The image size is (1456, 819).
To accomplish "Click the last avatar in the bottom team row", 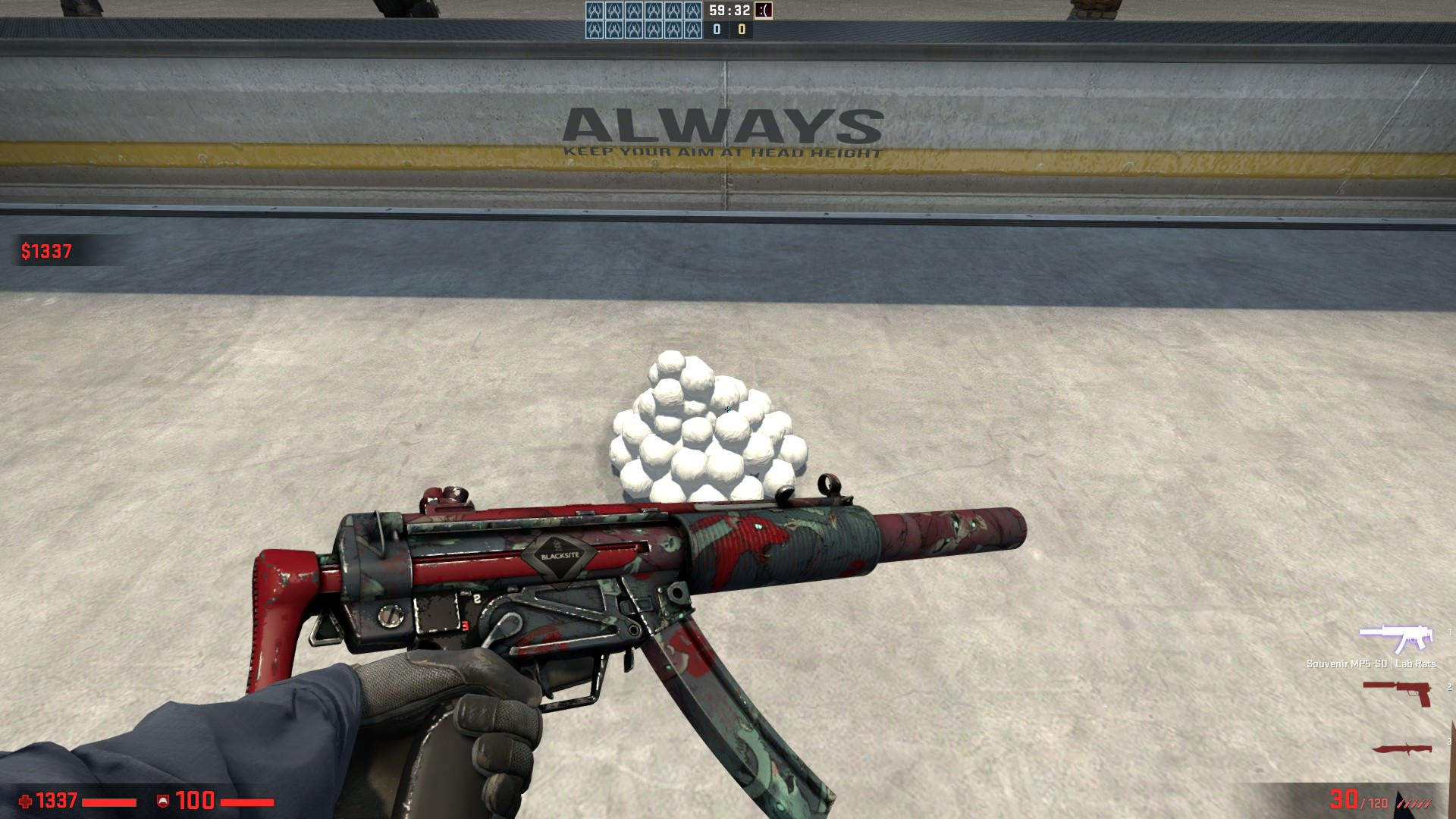I will click(x=692, y=30).
